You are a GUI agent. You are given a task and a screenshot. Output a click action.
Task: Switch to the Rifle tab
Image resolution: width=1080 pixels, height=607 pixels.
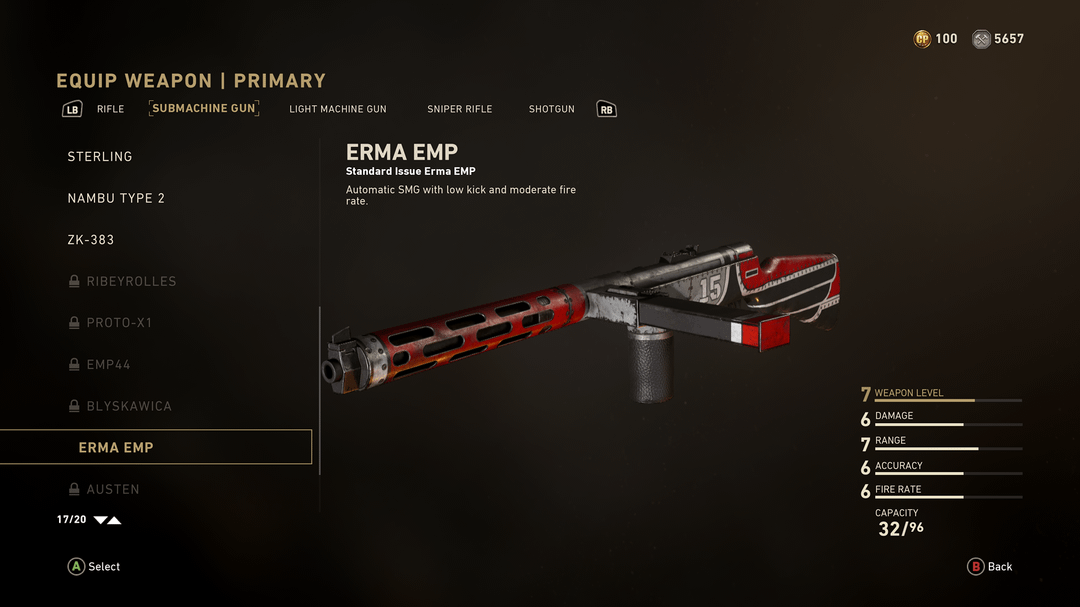click(x=110, y=109)
